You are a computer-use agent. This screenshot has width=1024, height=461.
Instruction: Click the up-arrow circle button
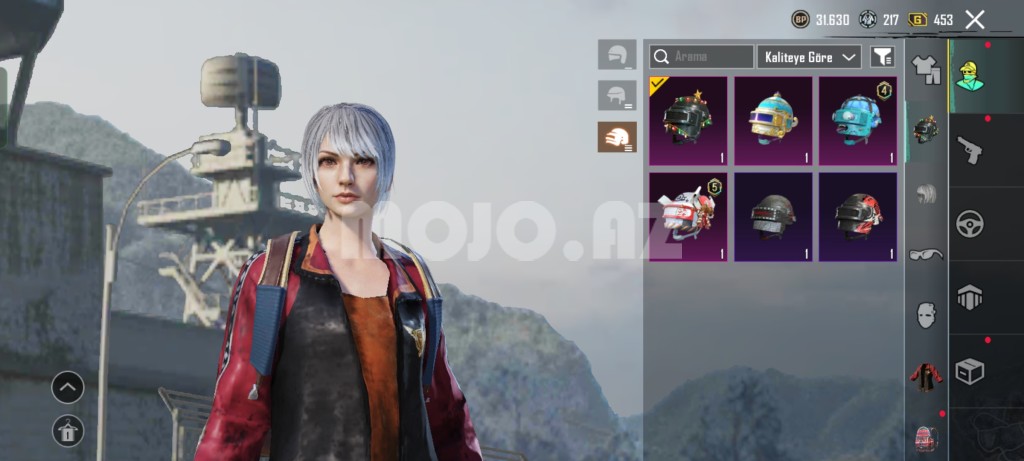[x=68, y=387]
